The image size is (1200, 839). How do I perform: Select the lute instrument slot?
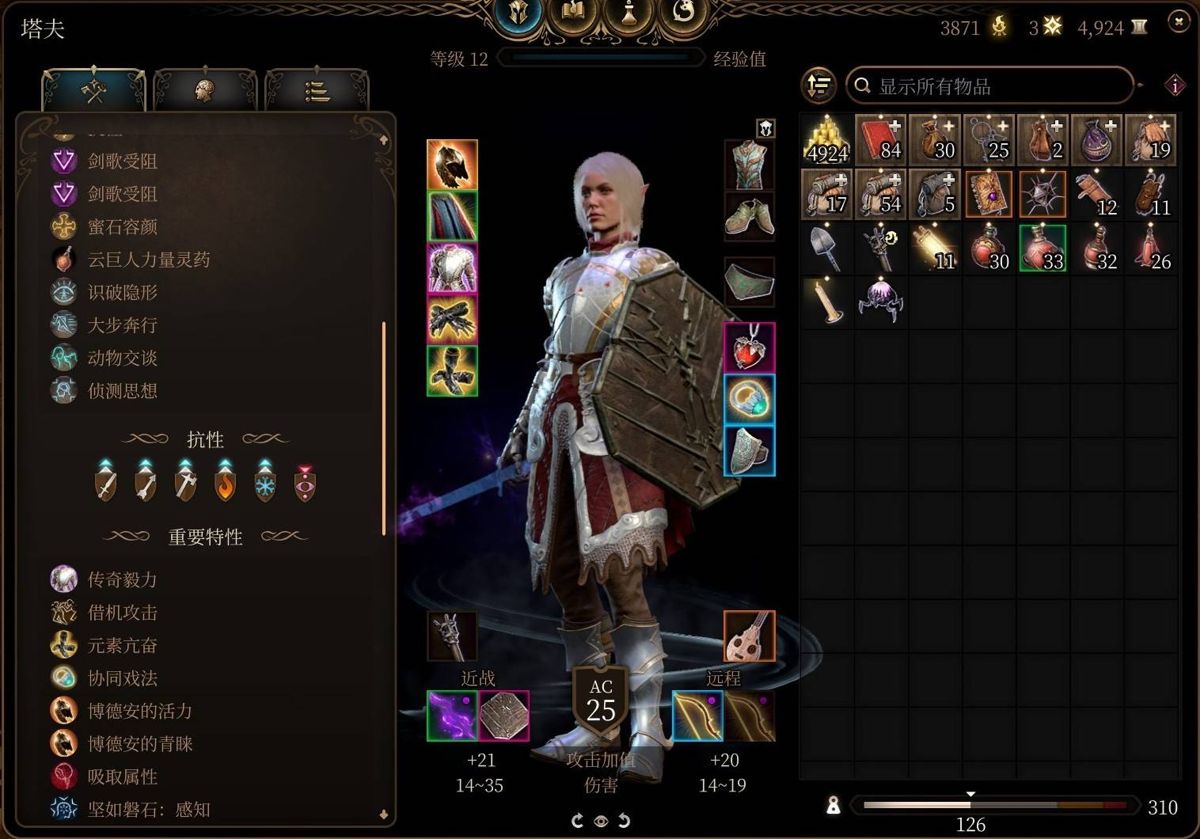tap(749, 636)
